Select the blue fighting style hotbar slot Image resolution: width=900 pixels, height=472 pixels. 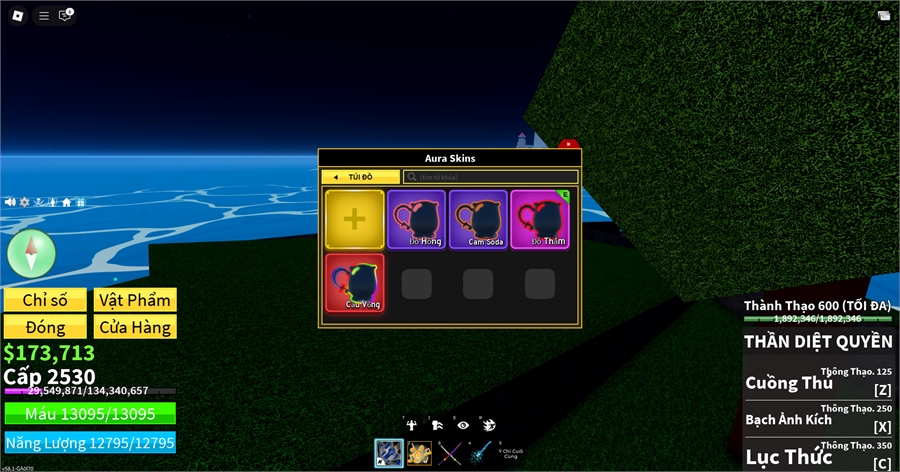(x=389, y=453)
